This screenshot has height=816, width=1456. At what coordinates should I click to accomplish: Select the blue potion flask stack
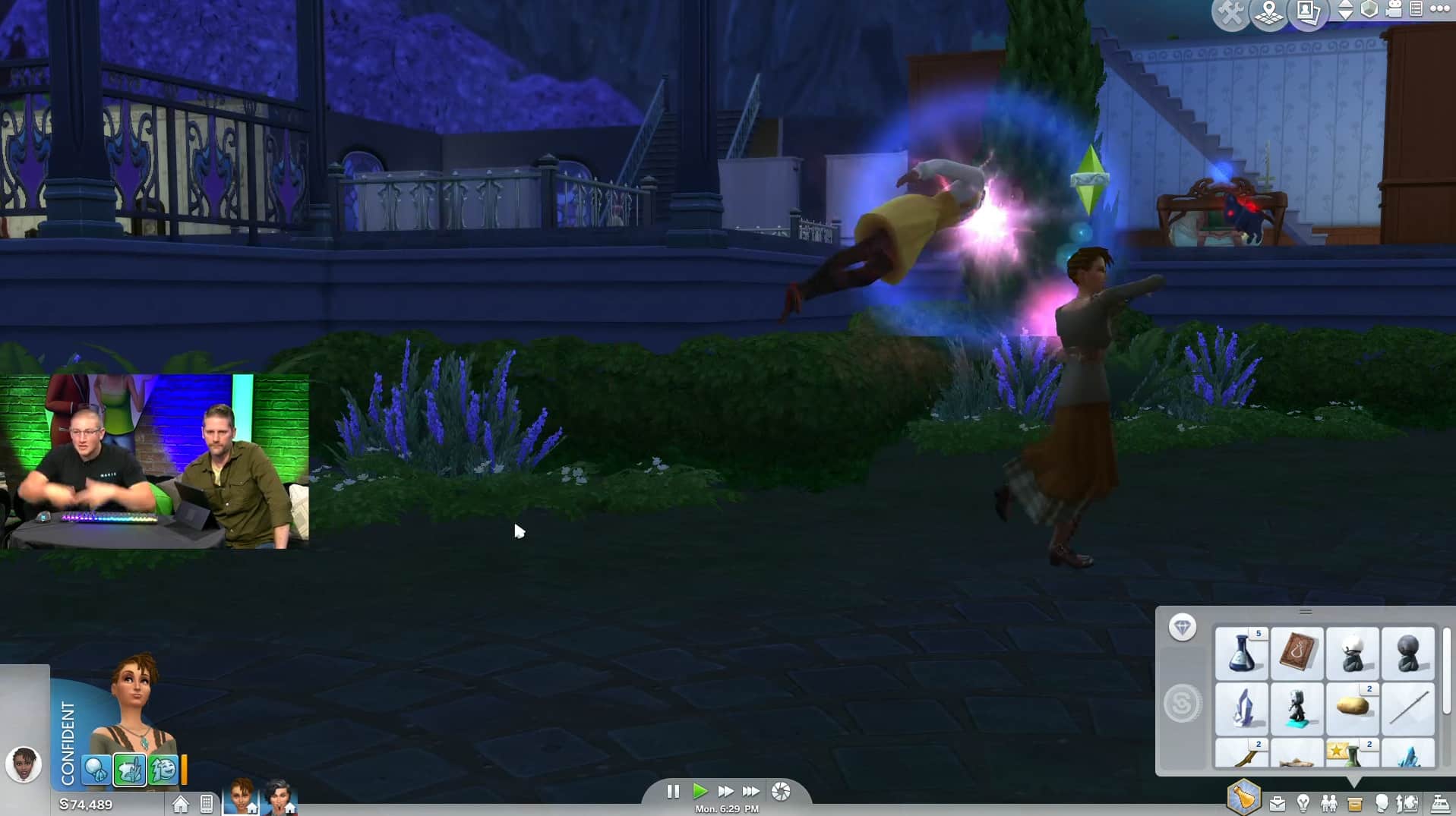coord(1241,652)
